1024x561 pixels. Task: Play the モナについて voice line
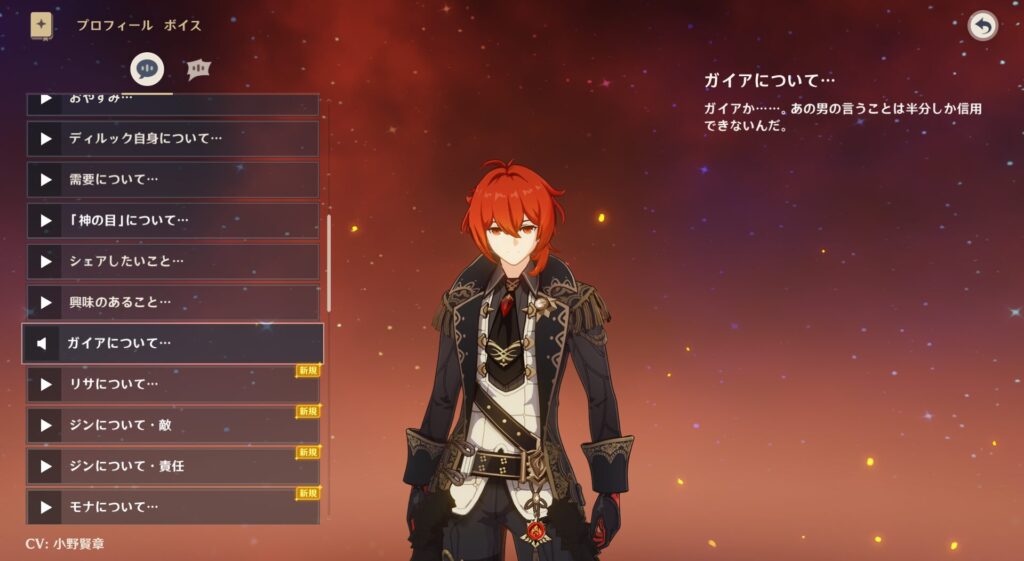point(45,506)
